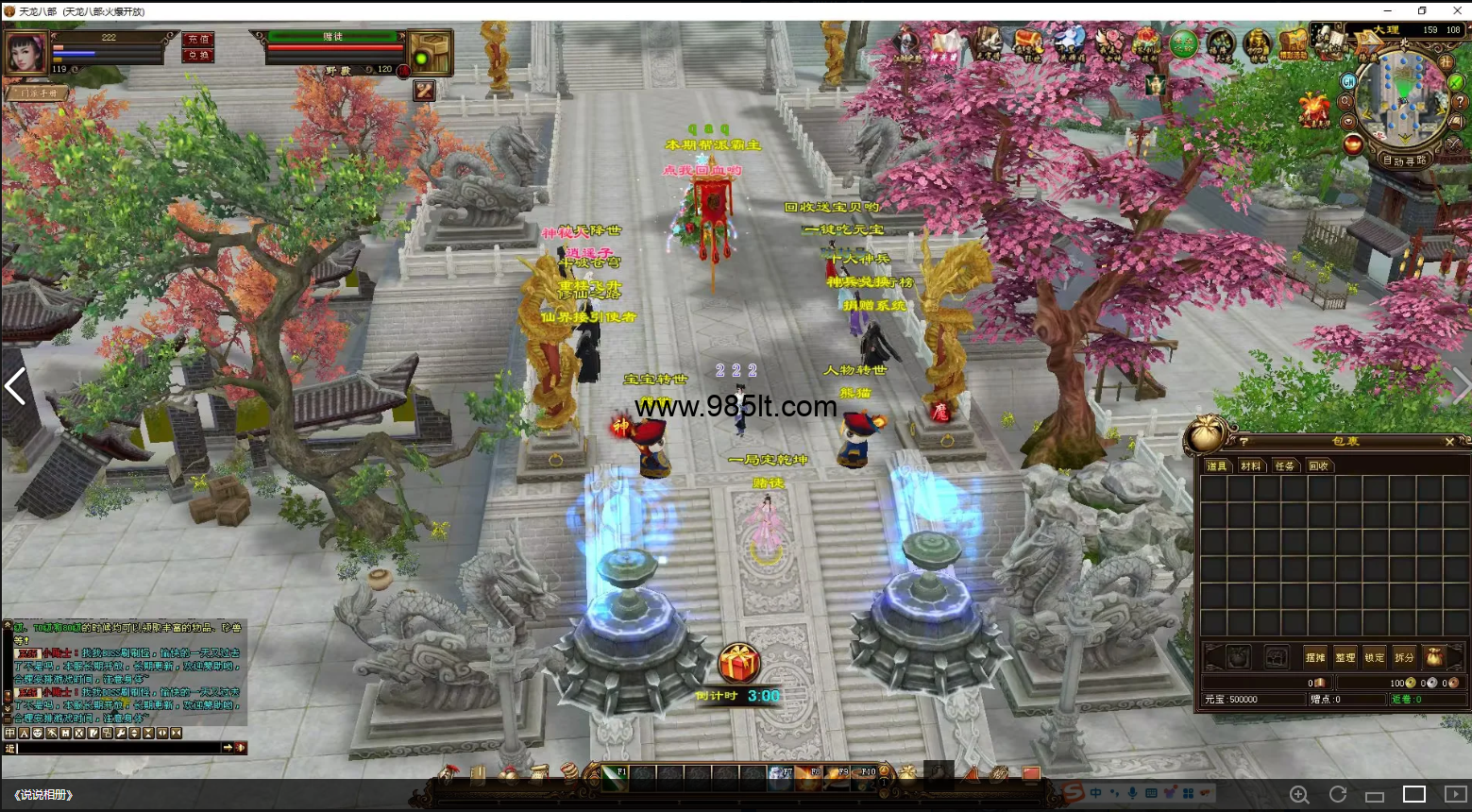The image size is (1472, 812).
Task: Maximize the game window
Action: tap(1422, 10)
